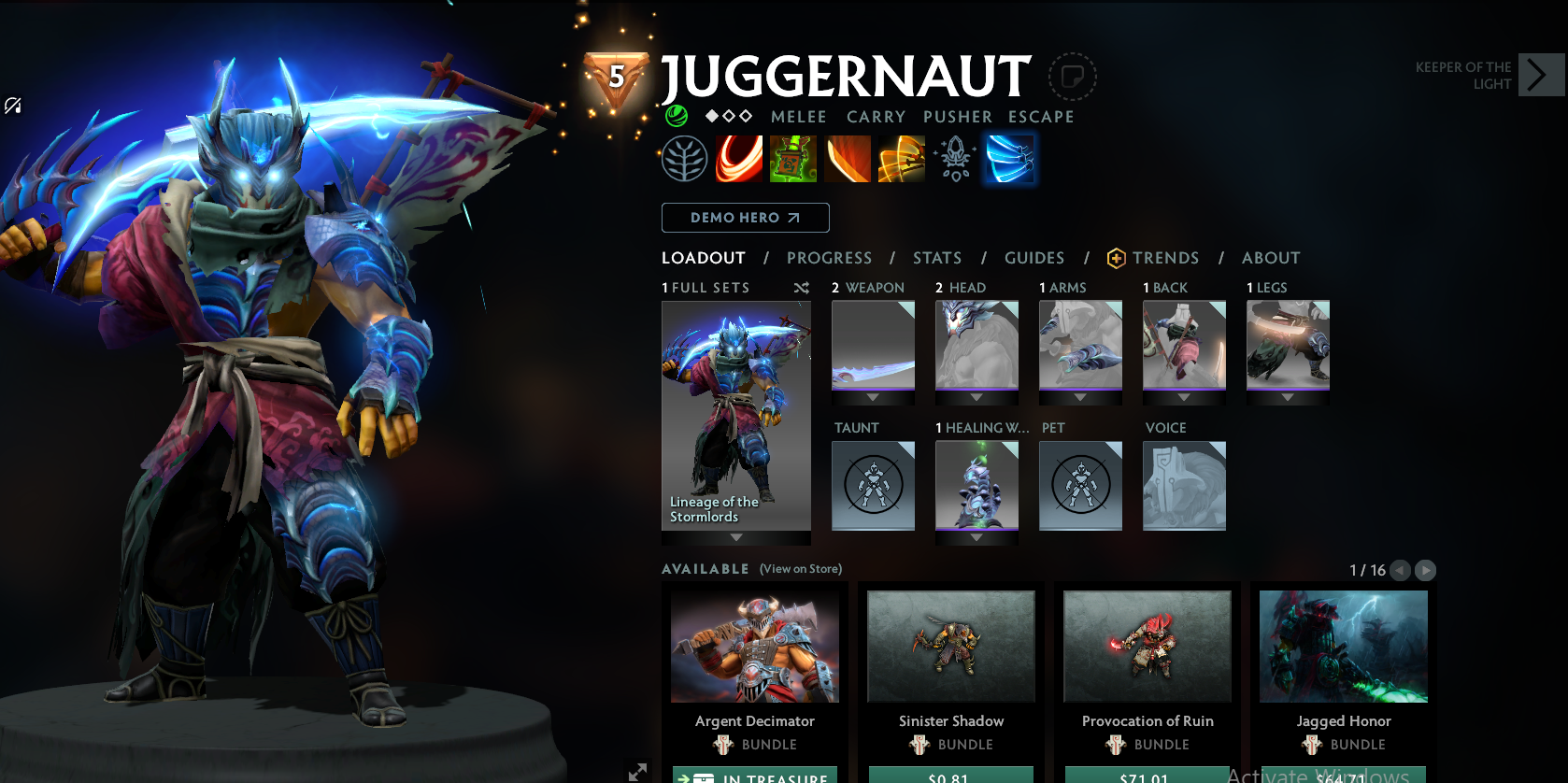Image resolution: width=1568 pixels, height=783 pixels.
Task: Click the Blade Dance ability icon
Action: (x=848, y=159)
